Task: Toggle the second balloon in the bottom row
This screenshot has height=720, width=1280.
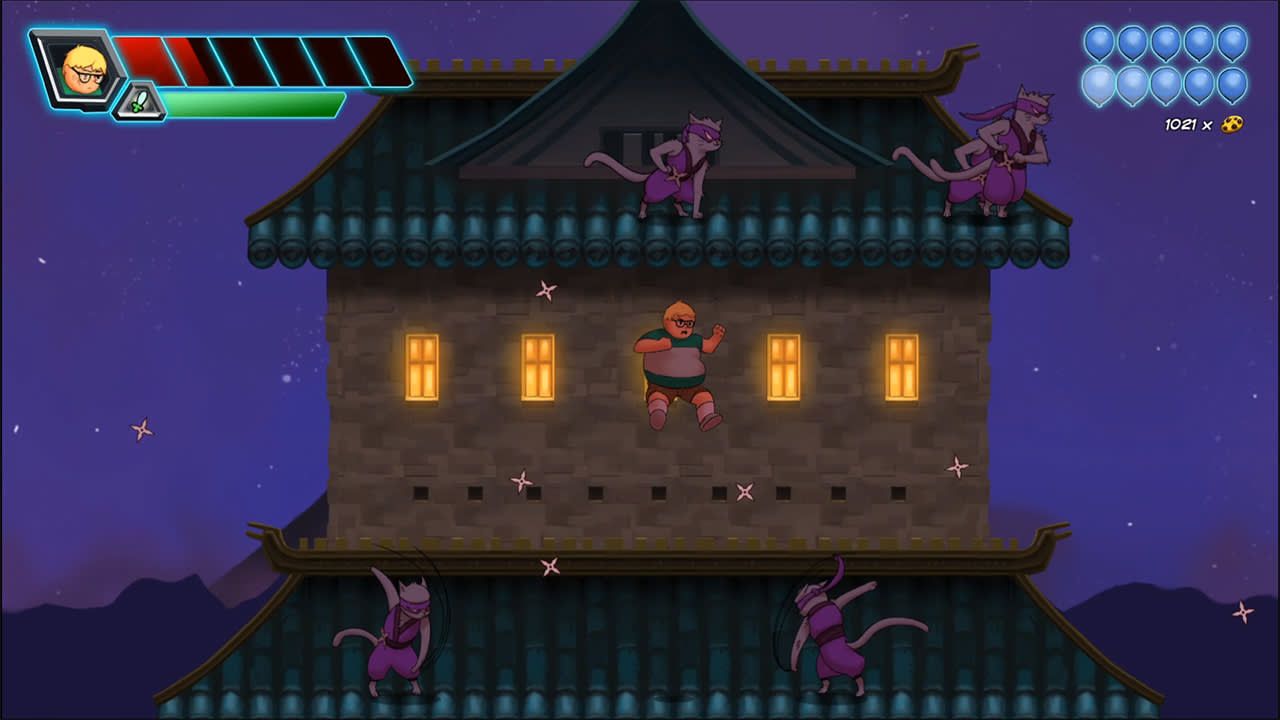Action: [1132, 82]
